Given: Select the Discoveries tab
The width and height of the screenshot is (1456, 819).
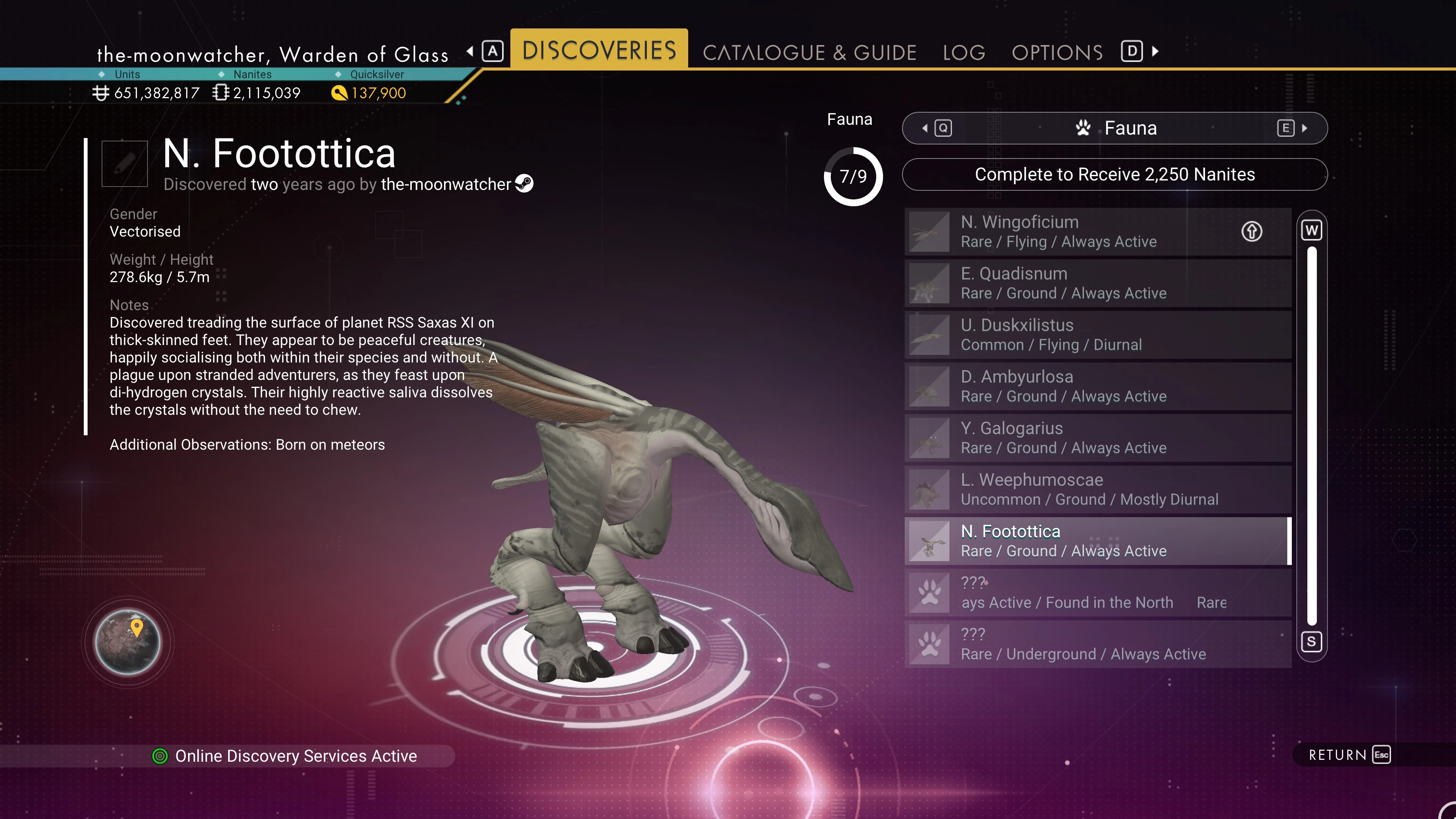Looking at the screenshot, I should pos(599,50).
